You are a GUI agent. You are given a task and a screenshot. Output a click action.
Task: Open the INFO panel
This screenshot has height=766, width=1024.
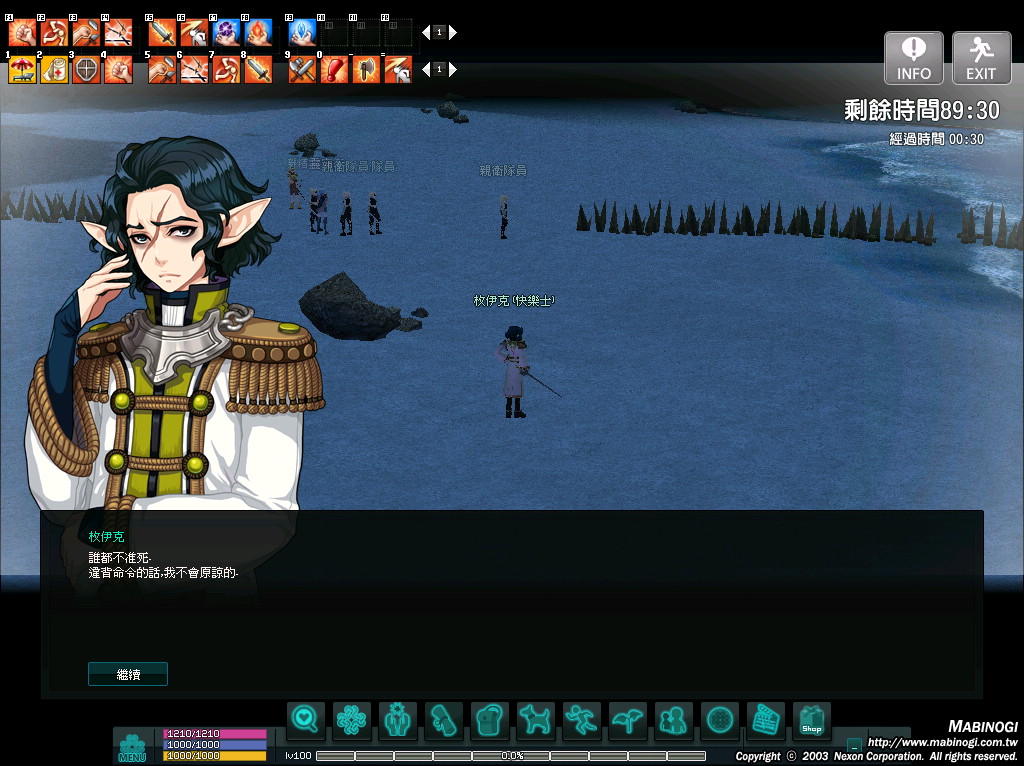point(913,58)
